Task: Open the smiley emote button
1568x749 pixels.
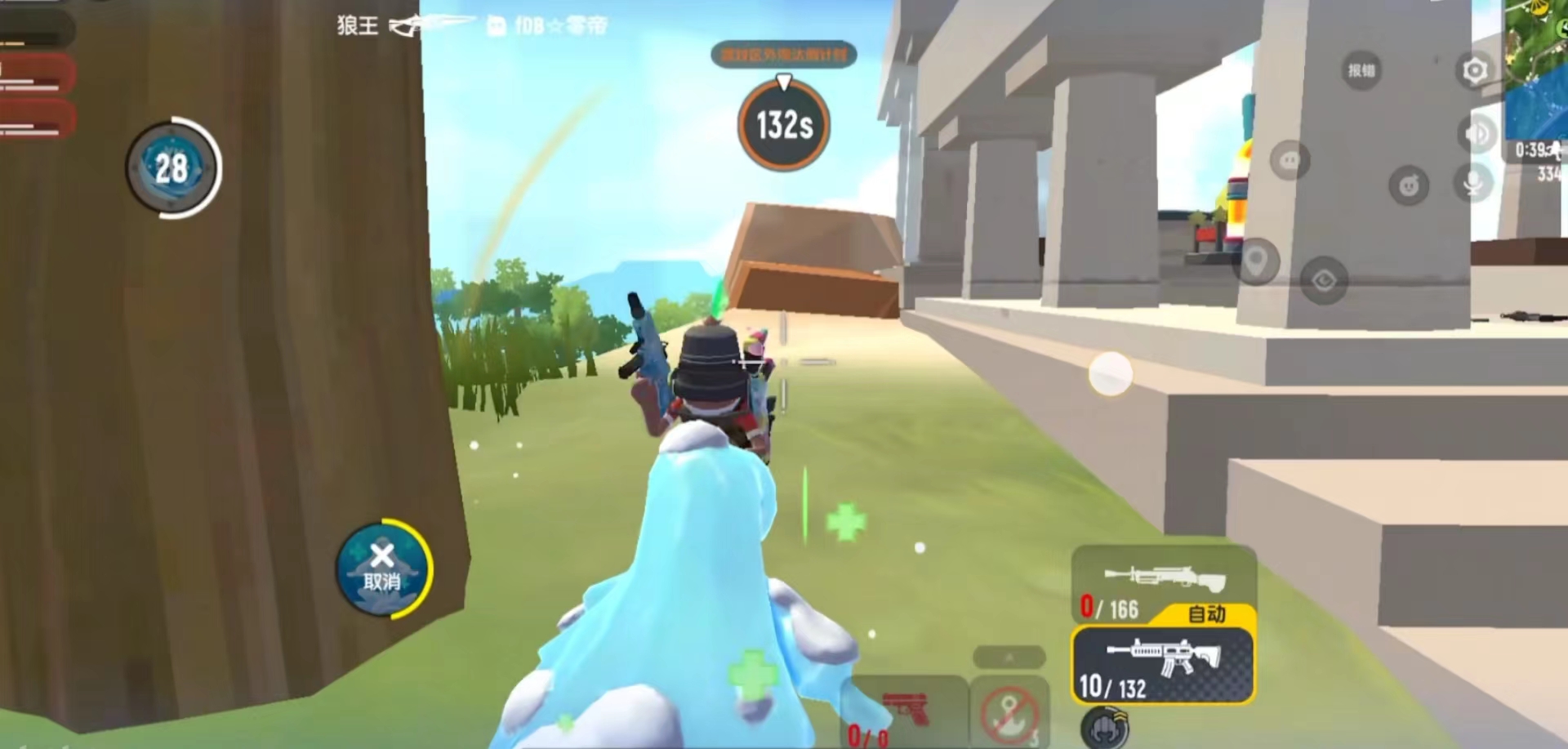Action: (x=1409, y=186)
